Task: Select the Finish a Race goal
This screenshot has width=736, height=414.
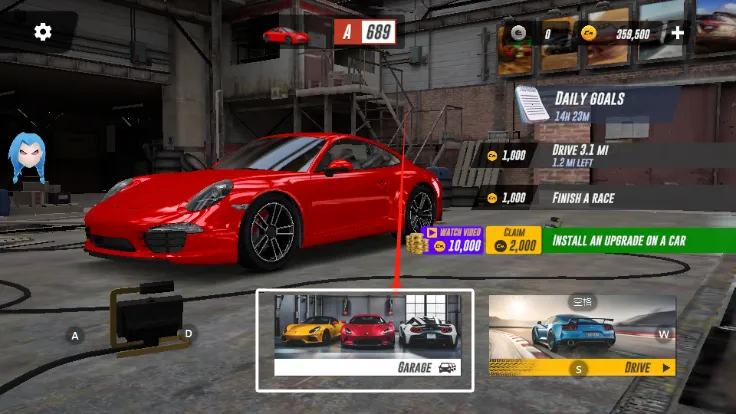Action: coord(590,198)
